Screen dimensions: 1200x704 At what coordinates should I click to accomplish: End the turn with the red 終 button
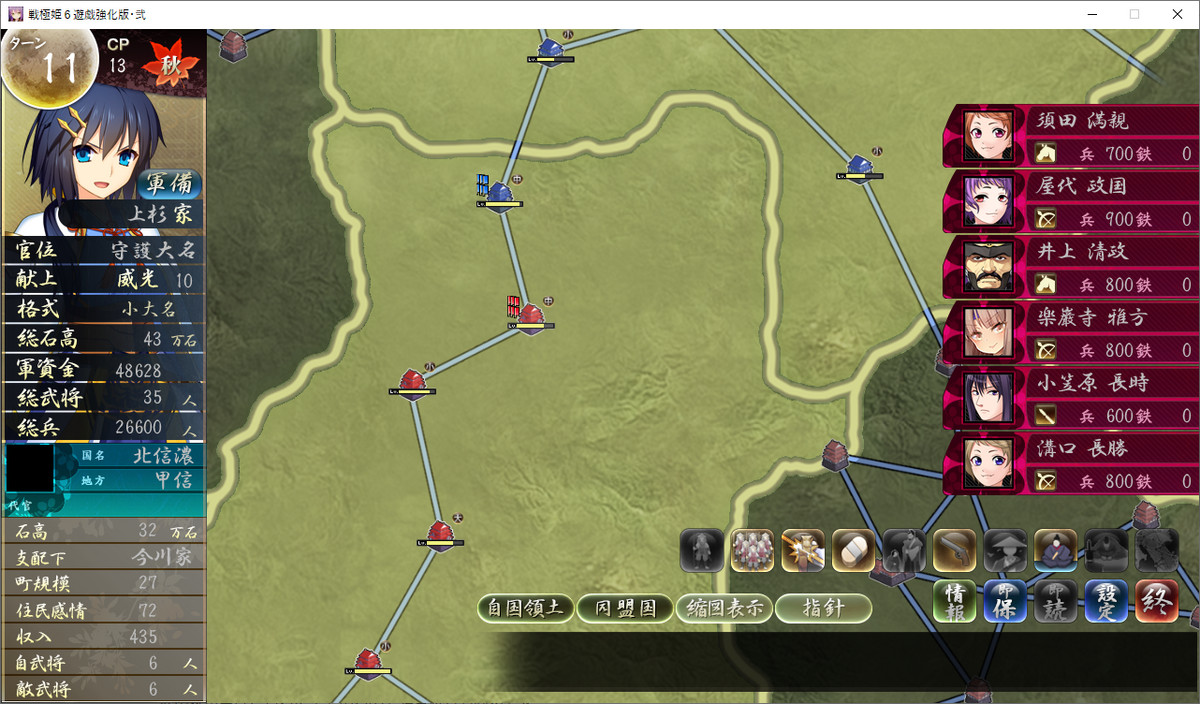1157,601
